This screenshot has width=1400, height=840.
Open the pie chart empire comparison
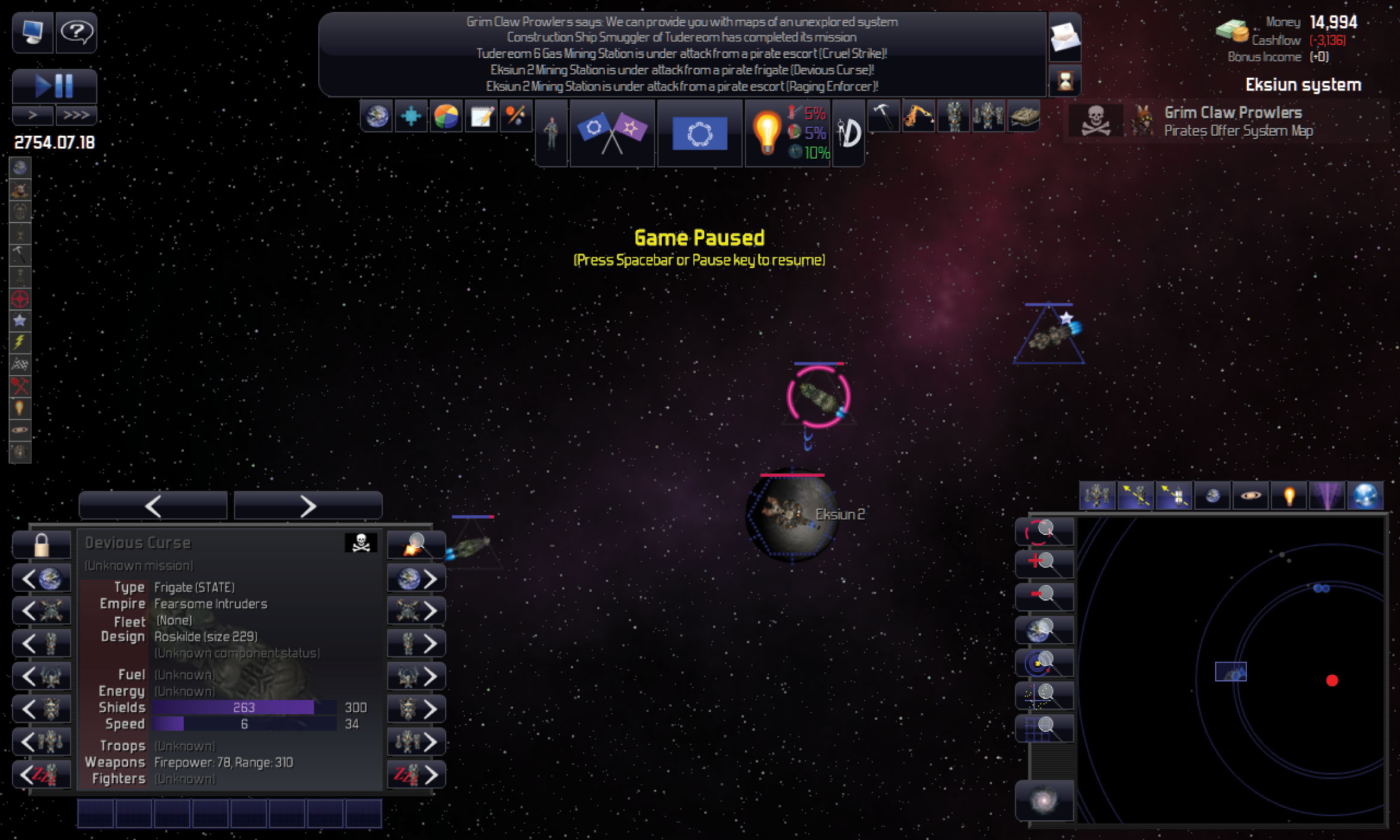pyautogui.click(x=446, y=116)
